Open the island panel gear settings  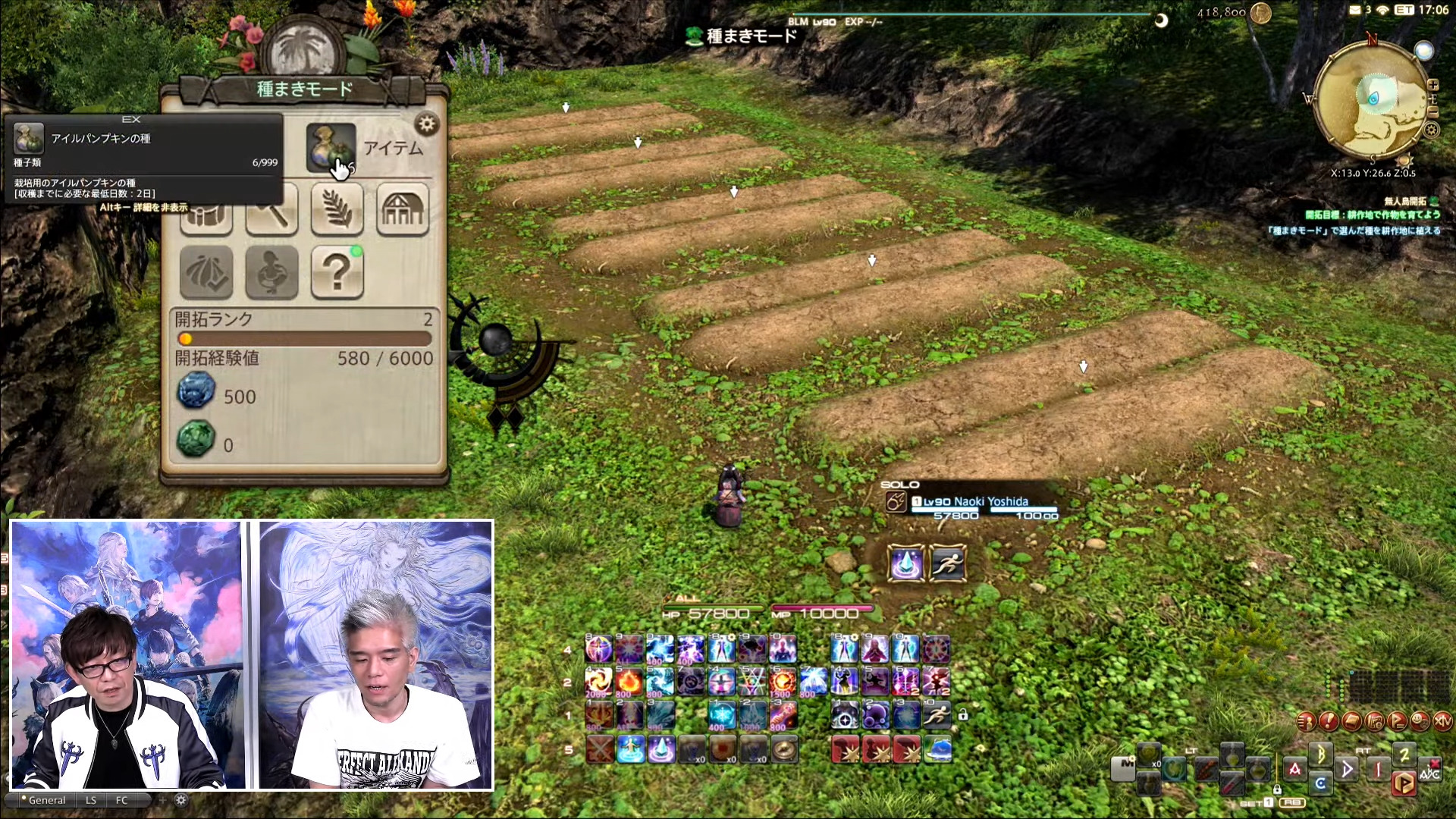(427, 124)
